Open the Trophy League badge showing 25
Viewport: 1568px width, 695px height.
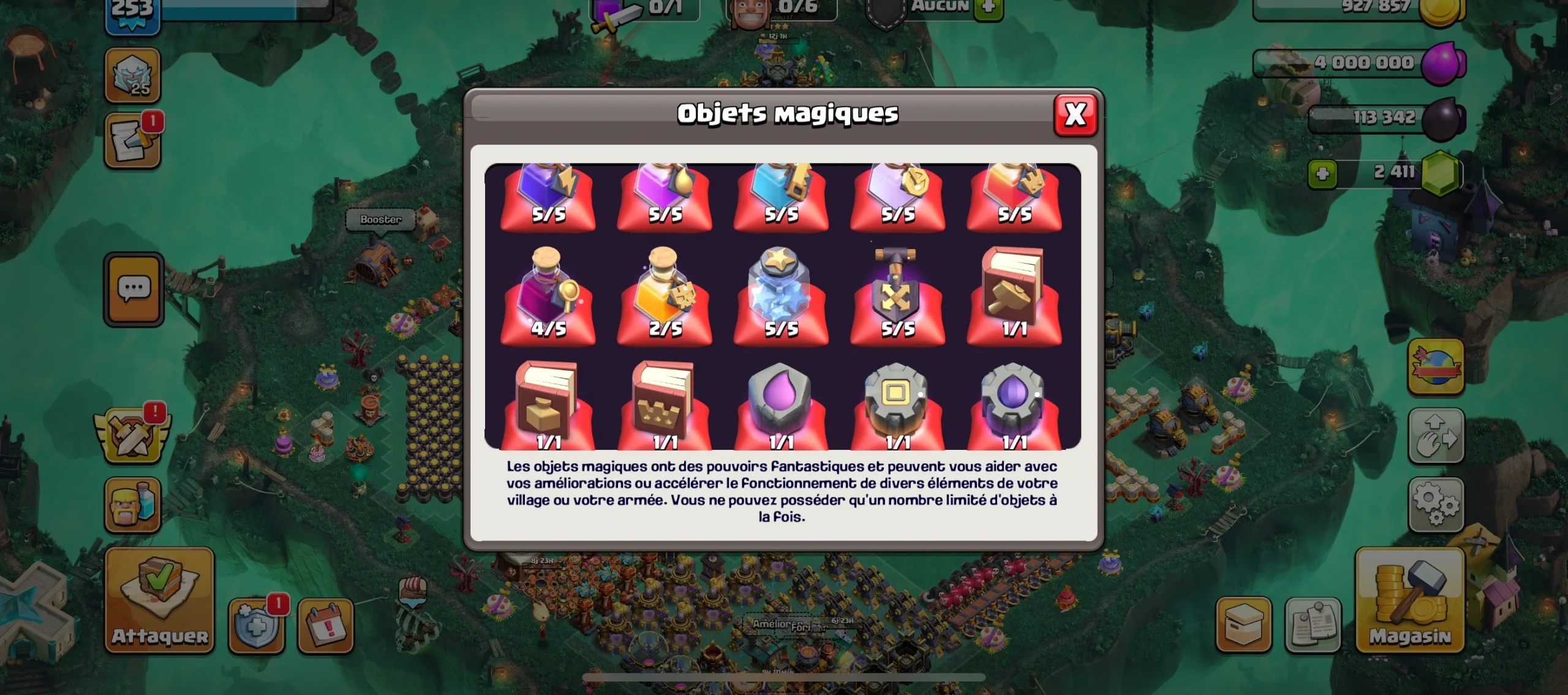[x=134, y=74]
